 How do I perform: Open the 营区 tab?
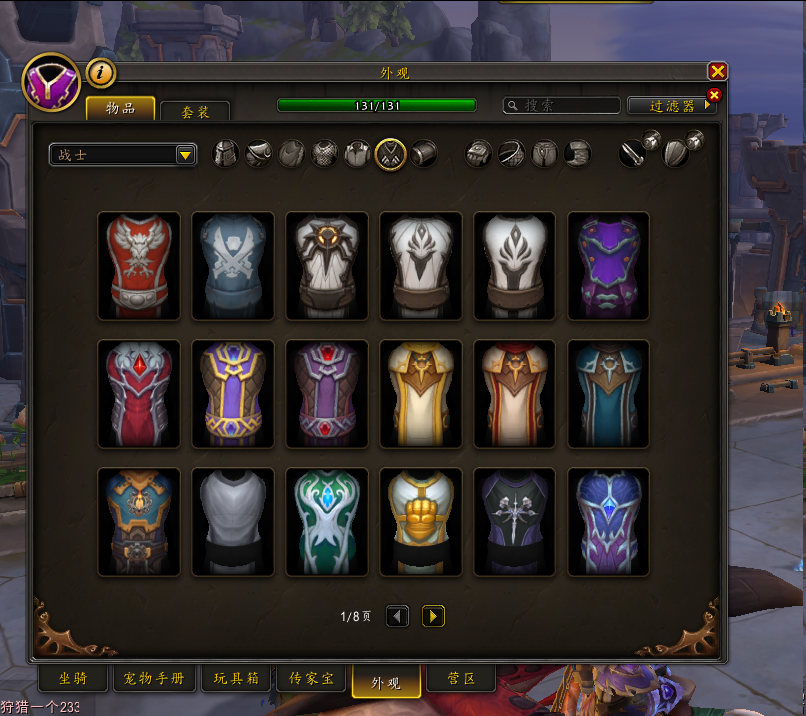[x=460, y=680]
